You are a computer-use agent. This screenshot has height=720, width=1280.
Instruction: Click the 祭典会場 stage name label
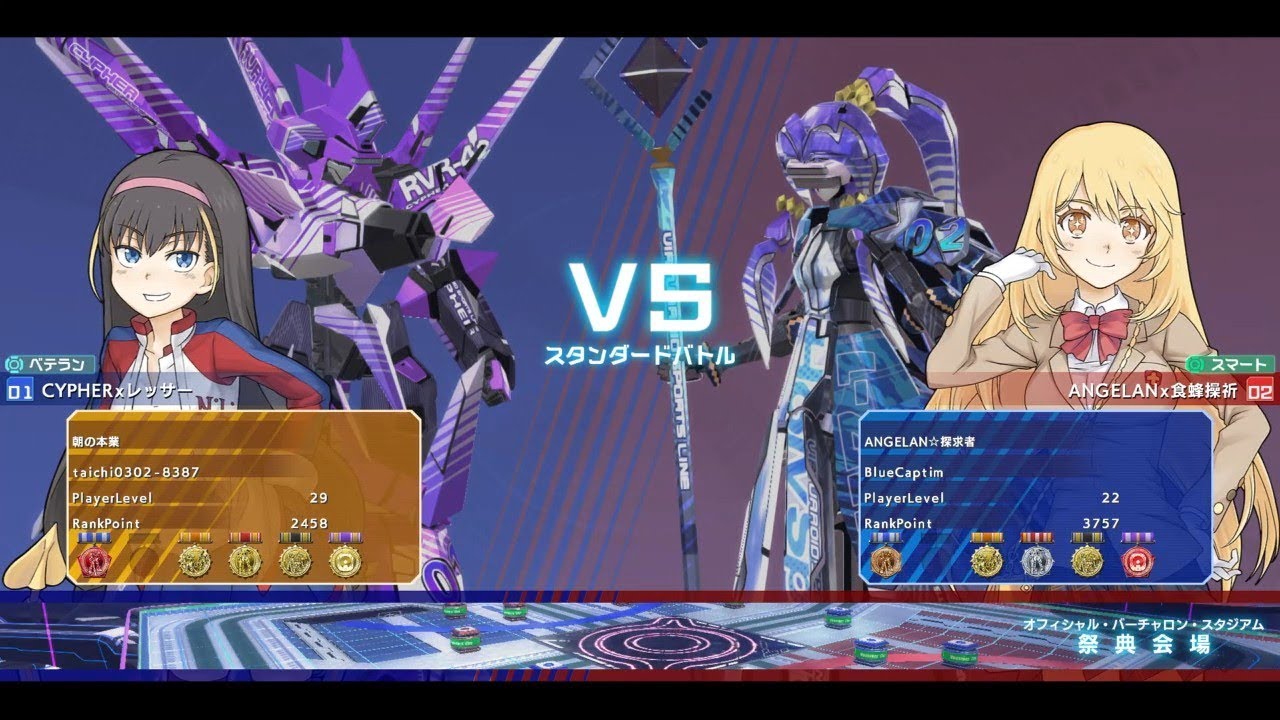[1144, 644]
